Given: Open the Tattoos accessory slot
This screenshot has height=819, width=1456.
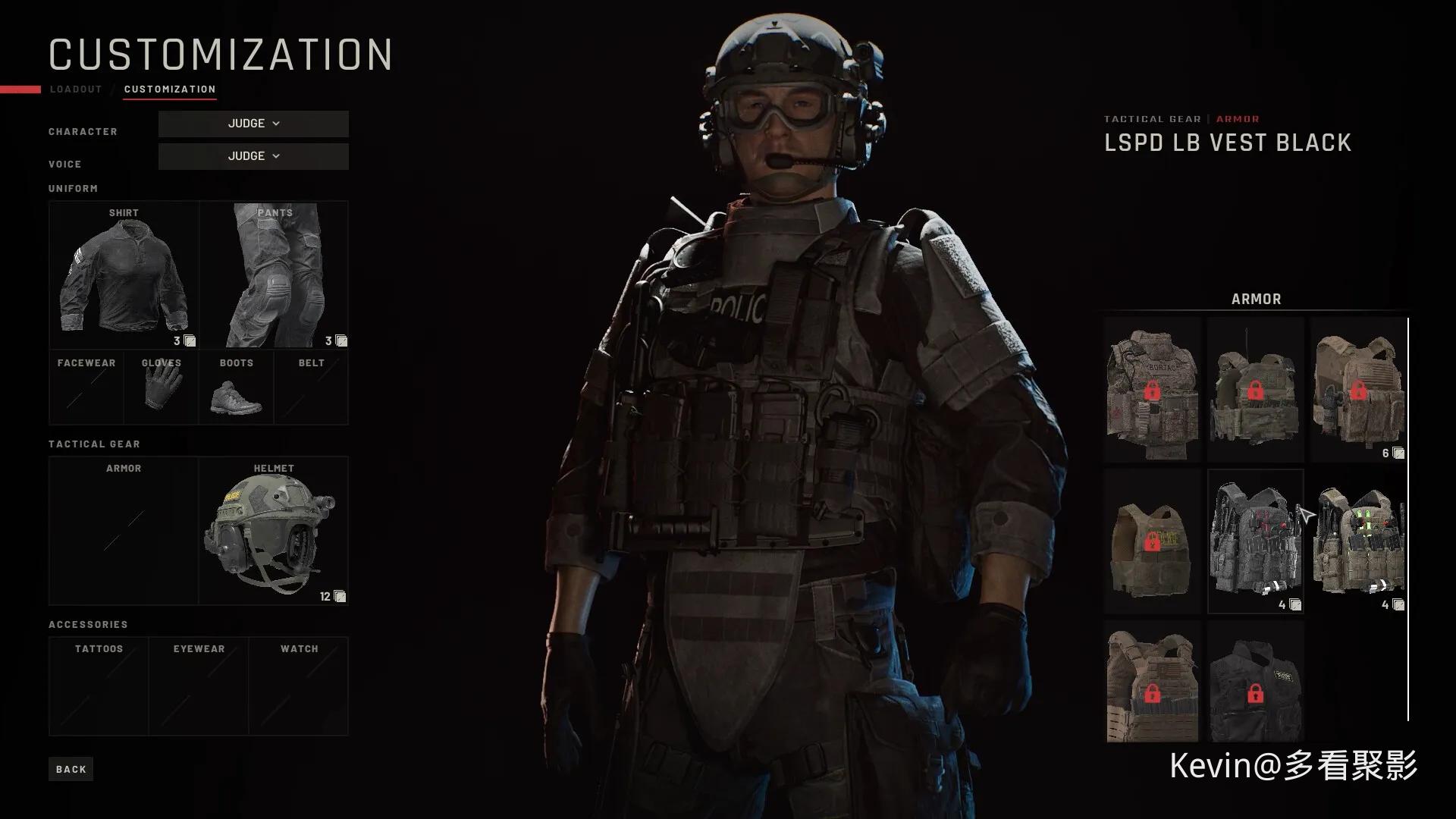Looking at the screenshot, I should point(99,686).
